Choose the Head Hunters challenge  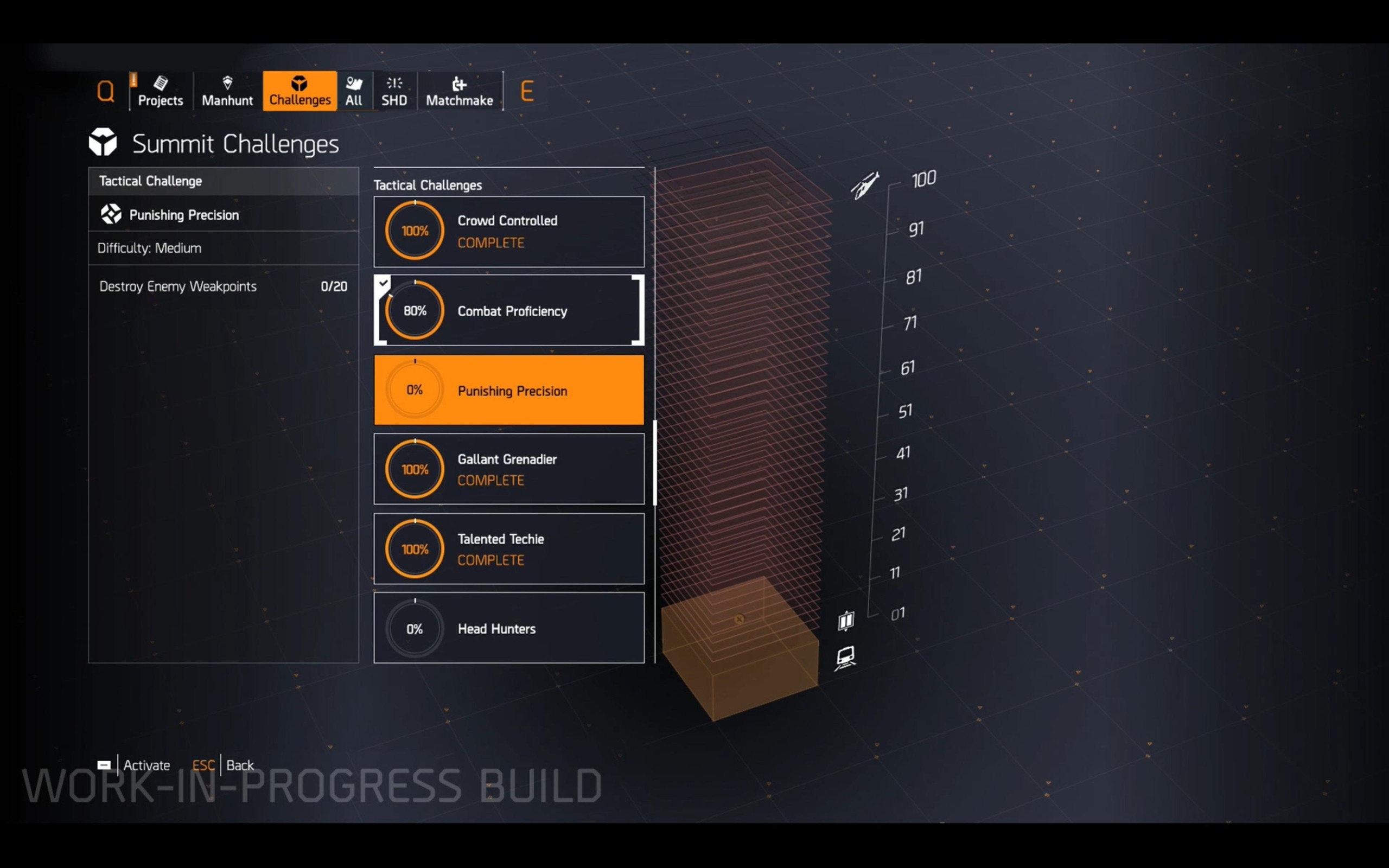(x=508, y=628)
